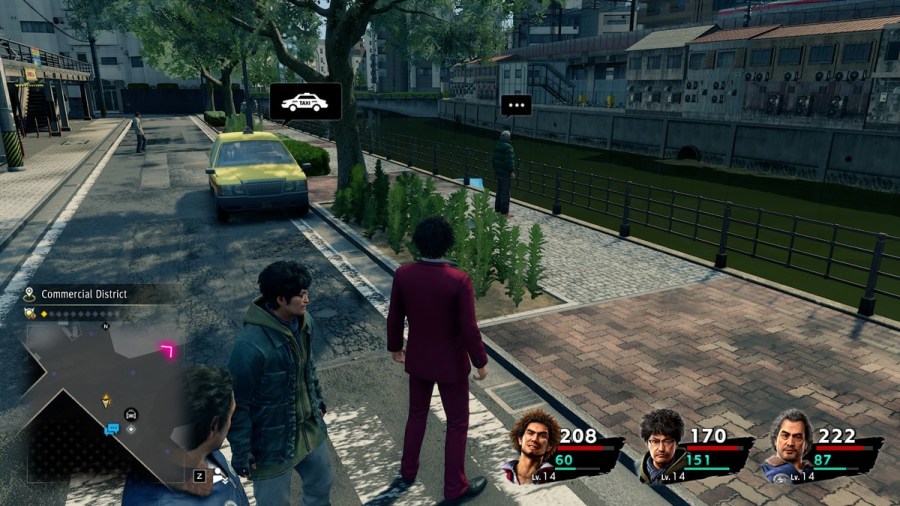Select the taxi marker on the minimap
Viewport: 900px width, 506px height.
pos(131,414)
